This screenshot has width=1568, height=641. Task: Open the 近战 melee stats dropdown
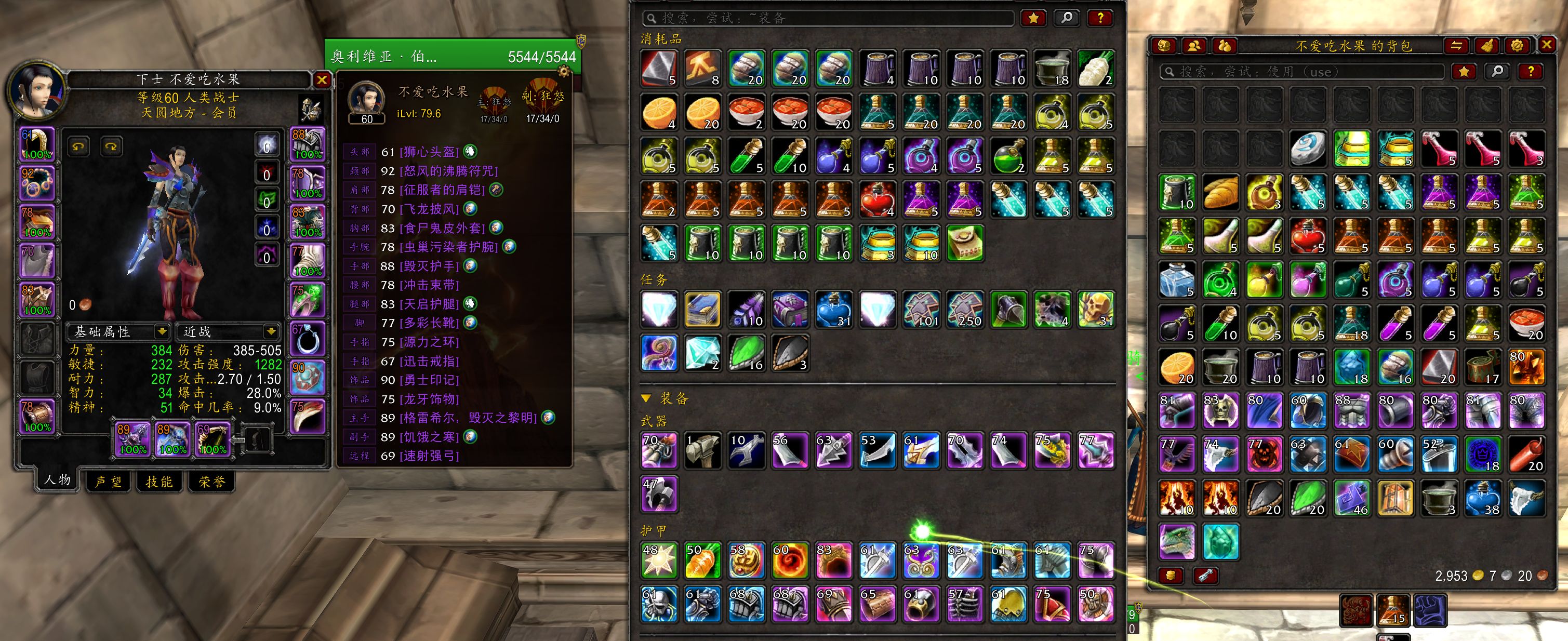click(x=271, y=331)
